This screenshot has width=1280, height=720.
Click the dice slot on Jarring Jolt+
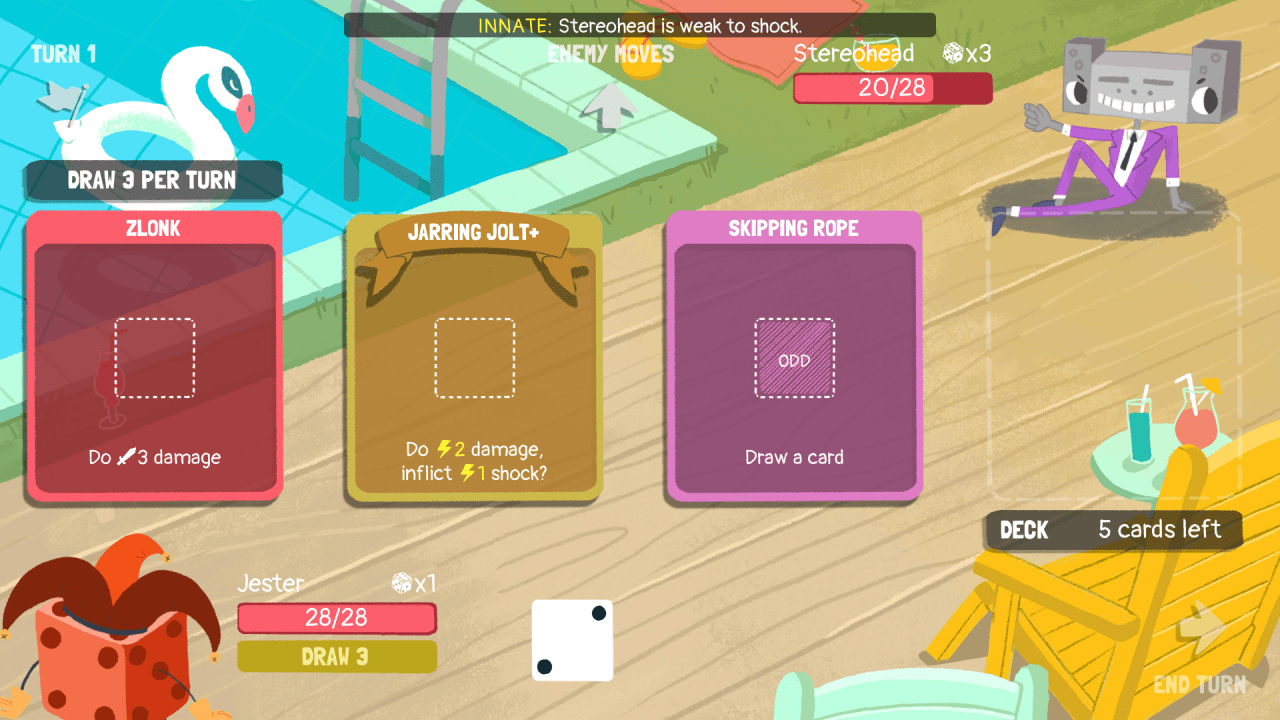click(x=474, y=356)
